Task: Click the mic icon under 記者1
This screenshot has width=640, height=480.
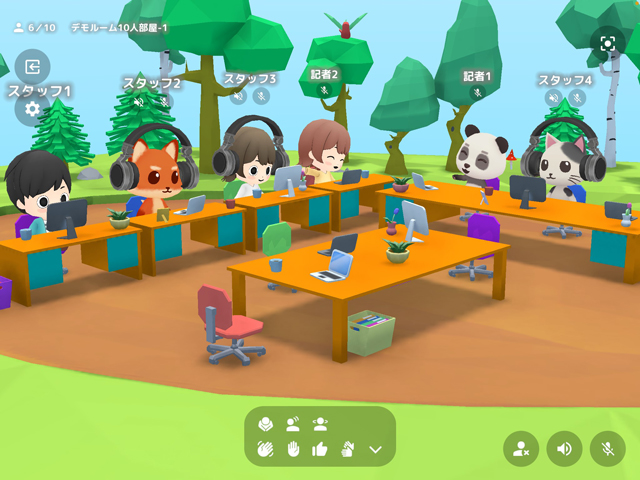Action: [x=477, y=93]
